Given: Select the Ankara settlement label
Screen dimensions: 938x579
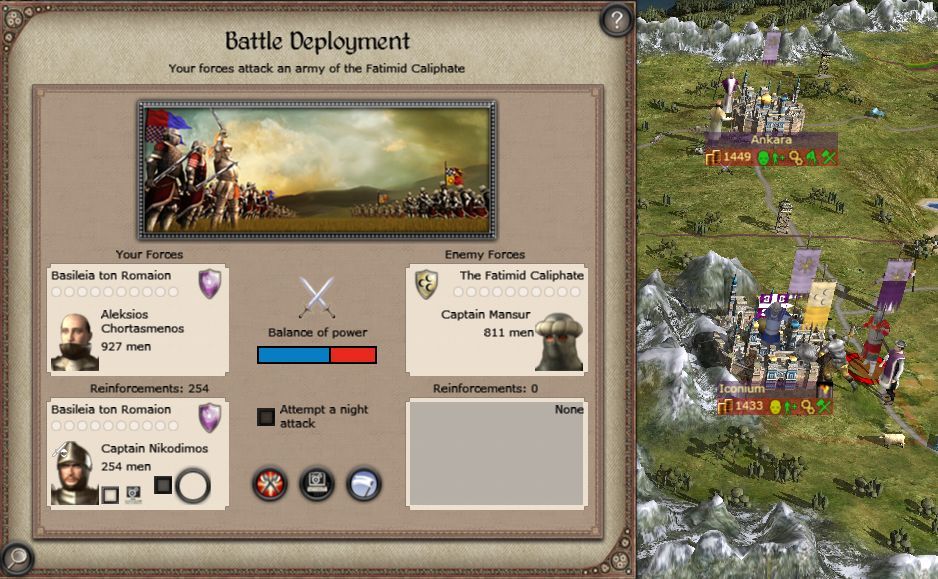Looking at the screenshot, I should pyautogui.click(x=770, y=141).
